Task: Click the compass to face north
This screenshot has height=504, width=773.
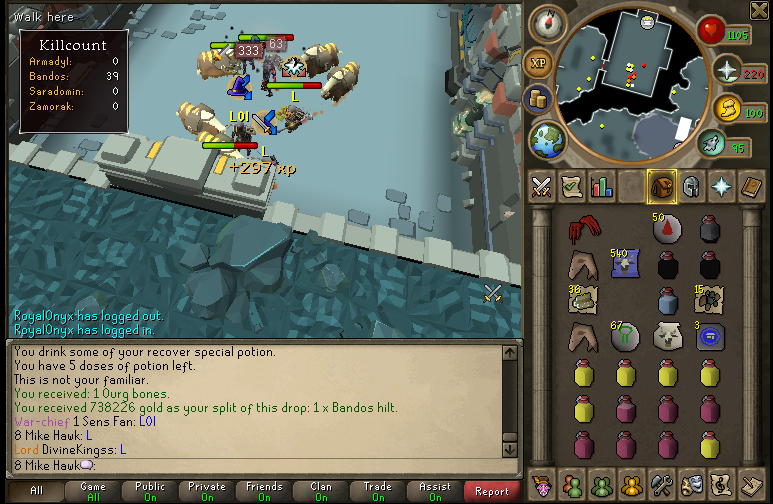Action: [547, 22]
